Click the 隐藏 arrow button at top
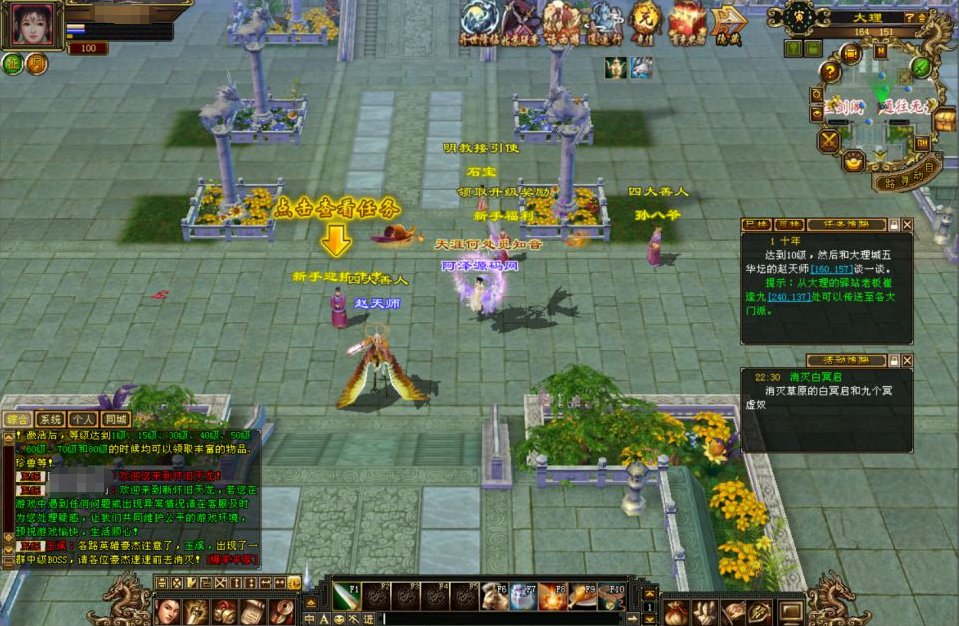 [729, 21]
